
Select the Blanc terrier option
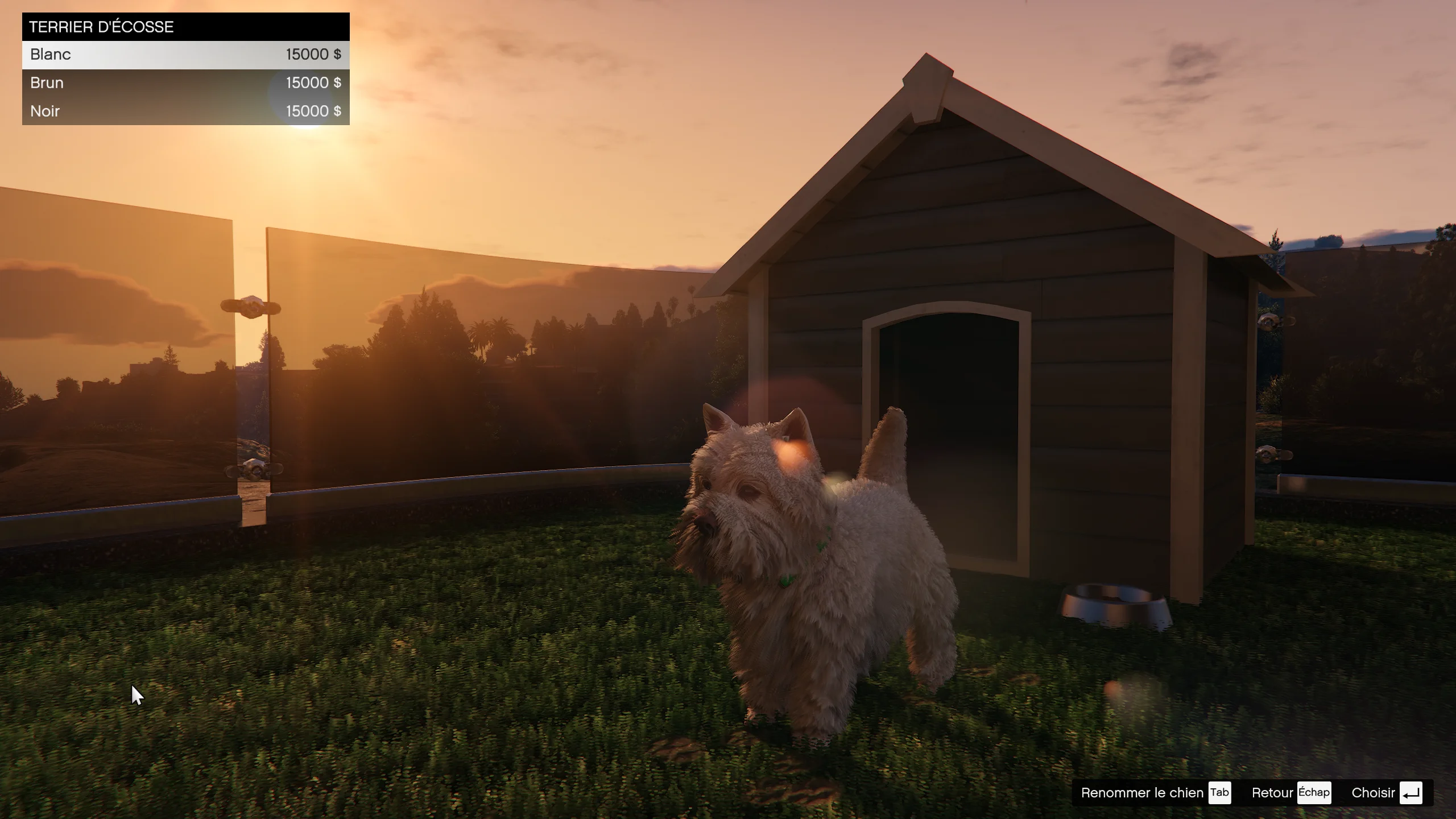coord(185,55)
